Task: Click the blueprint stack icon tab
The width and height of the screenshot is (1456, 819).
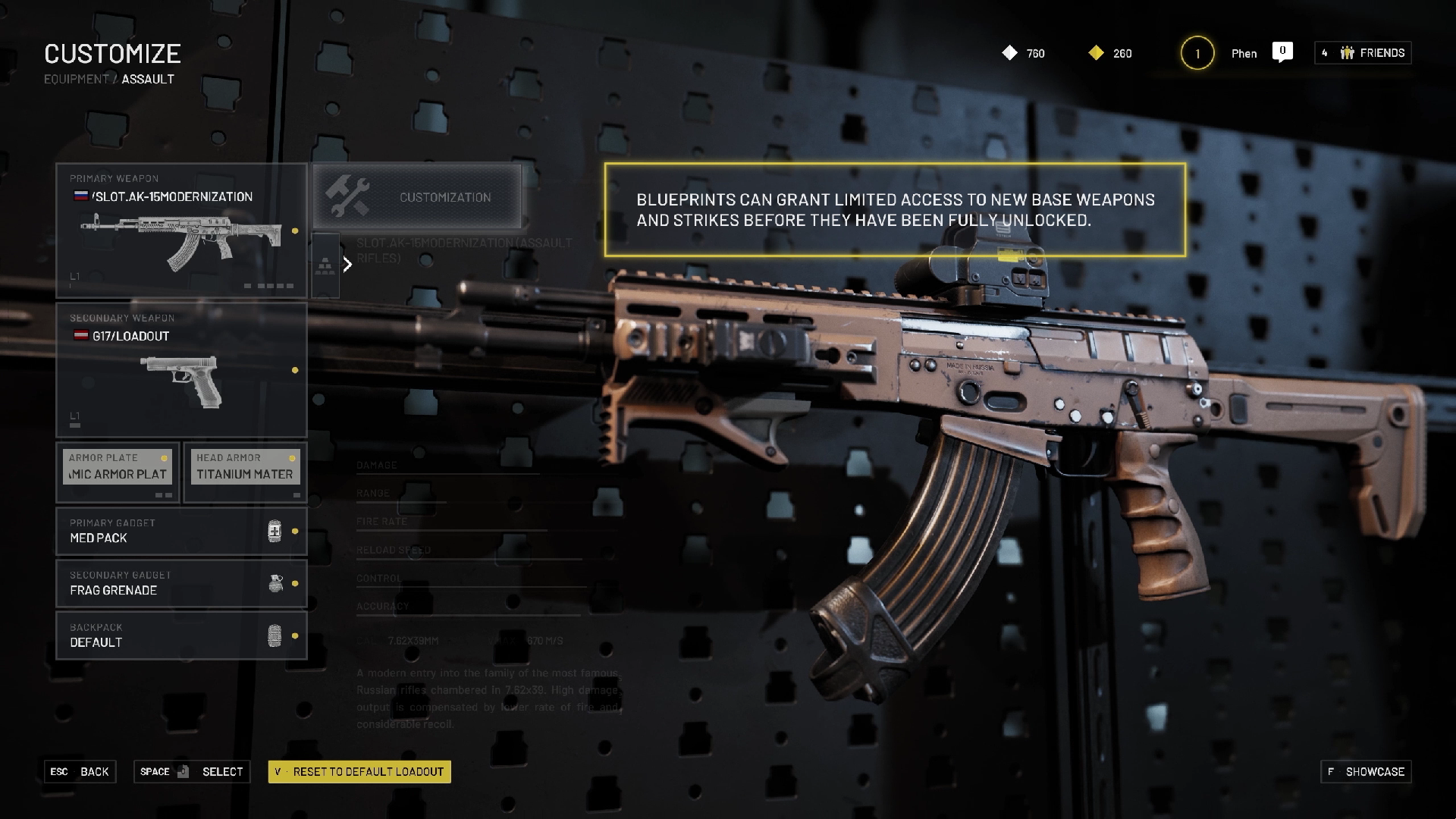Action: tap(325, 265)
